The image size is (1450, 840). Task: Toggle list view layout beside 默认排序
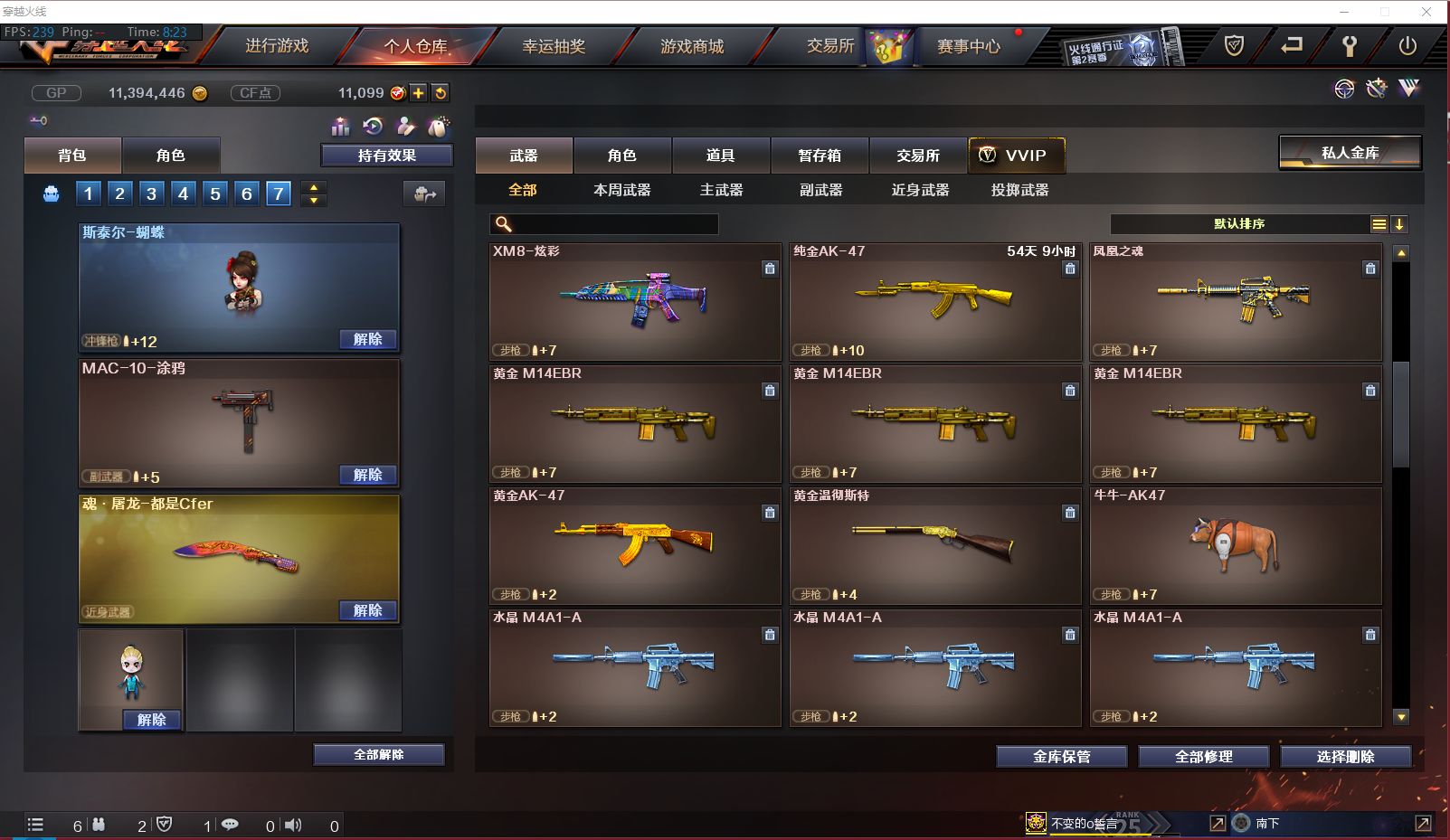tap(1379, 223)
